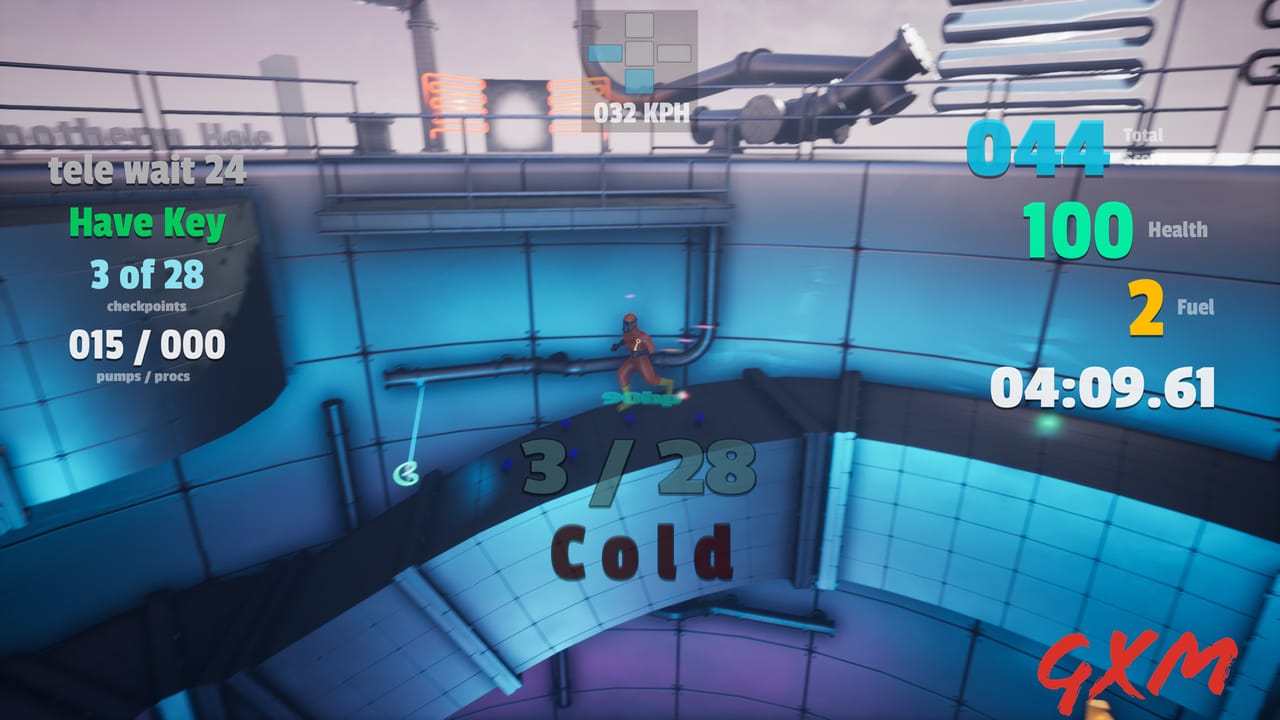The image size is (1280, 720).
Task: Select the green hook pickup icon
Action: click(407, 472)
